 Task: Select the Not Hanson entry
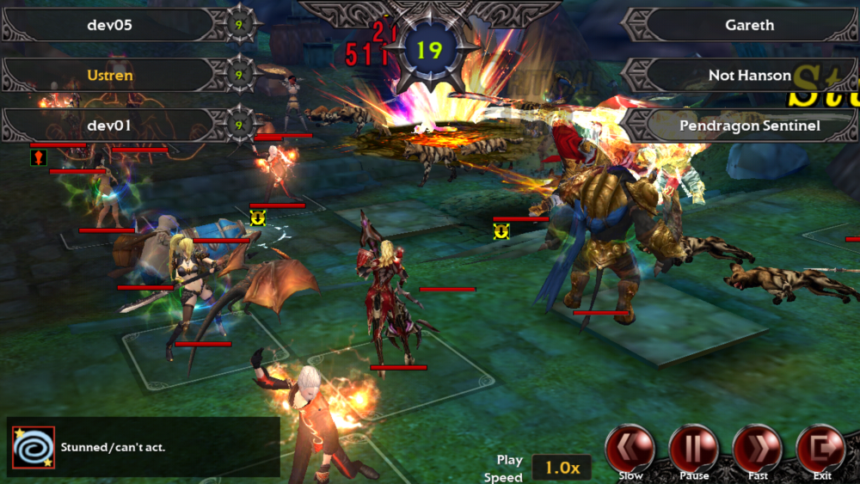tap(749, 75)
